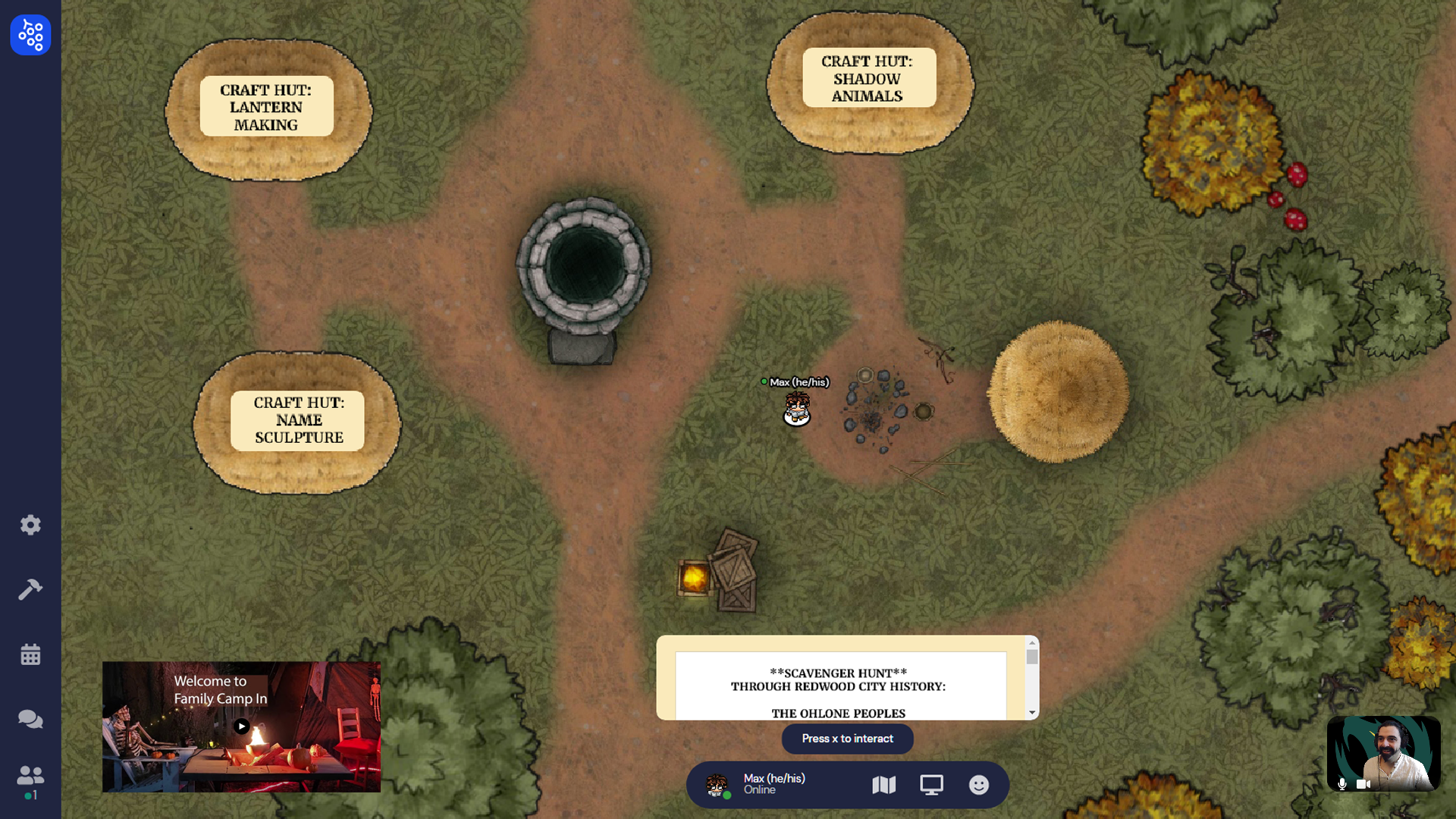
Task: Toggle the microphone on the video tile
Action: pyautogui.click(x=1342, y=784)
